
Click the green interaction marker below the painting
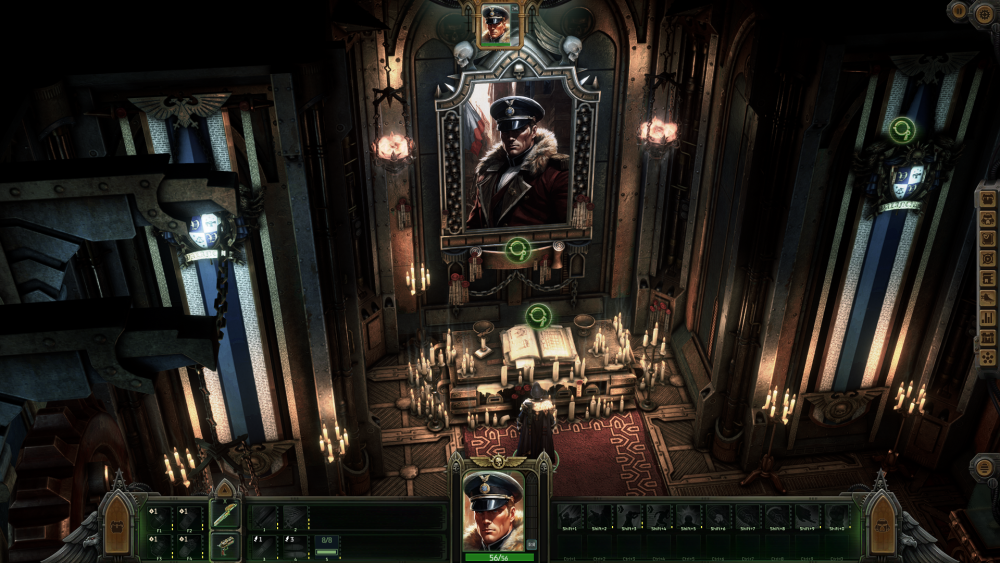(x=517, y=249)
